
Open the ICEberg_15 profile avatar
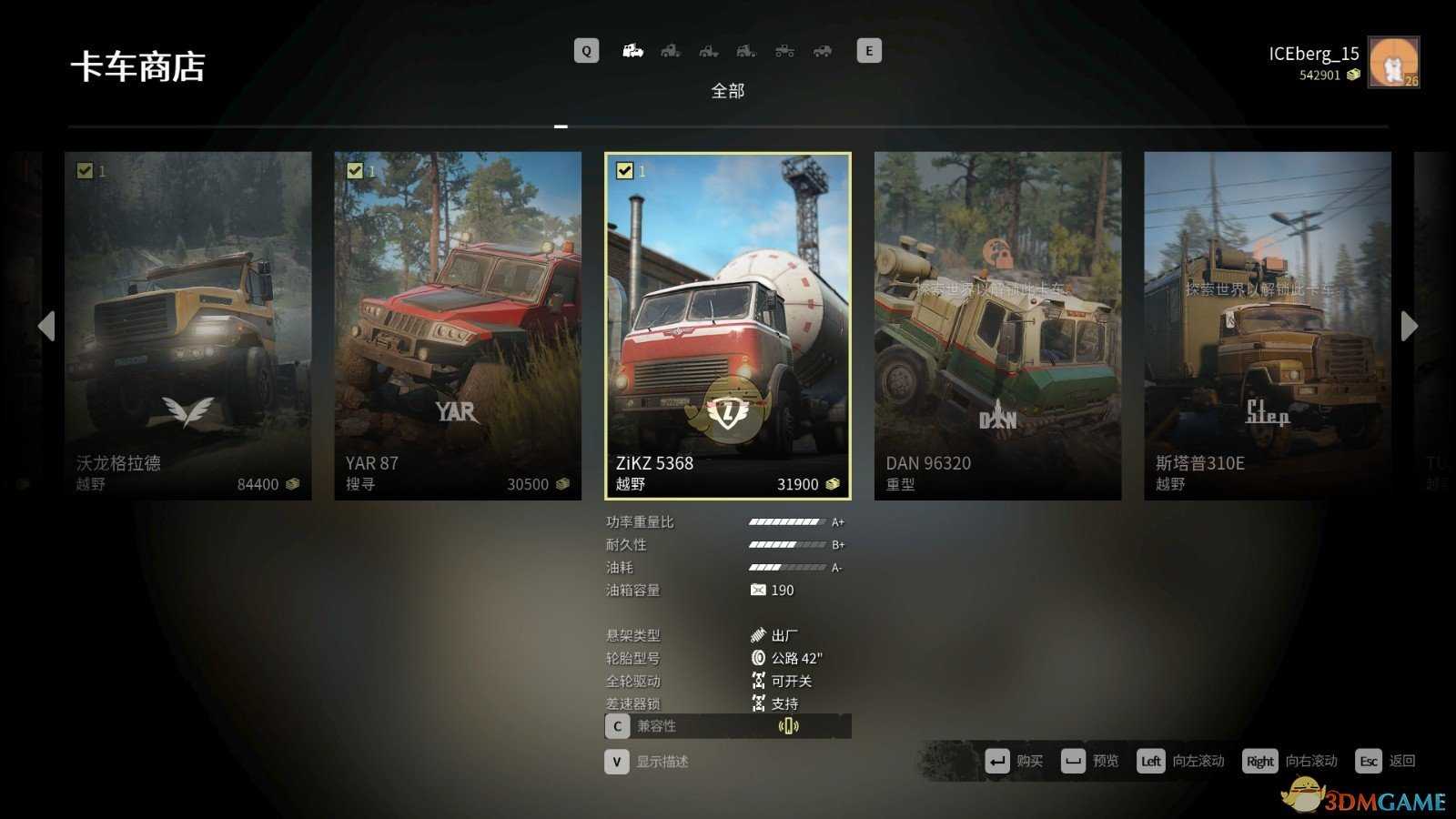[1393, 62]
